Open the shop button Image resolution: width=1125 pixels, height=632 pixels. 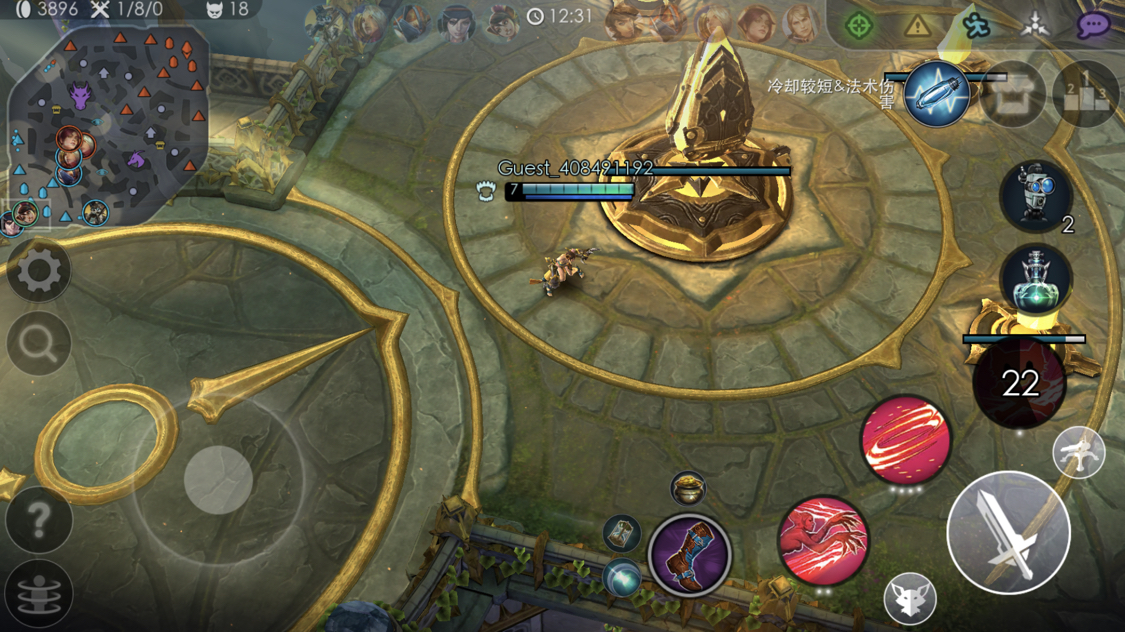tap(1013, 94)
